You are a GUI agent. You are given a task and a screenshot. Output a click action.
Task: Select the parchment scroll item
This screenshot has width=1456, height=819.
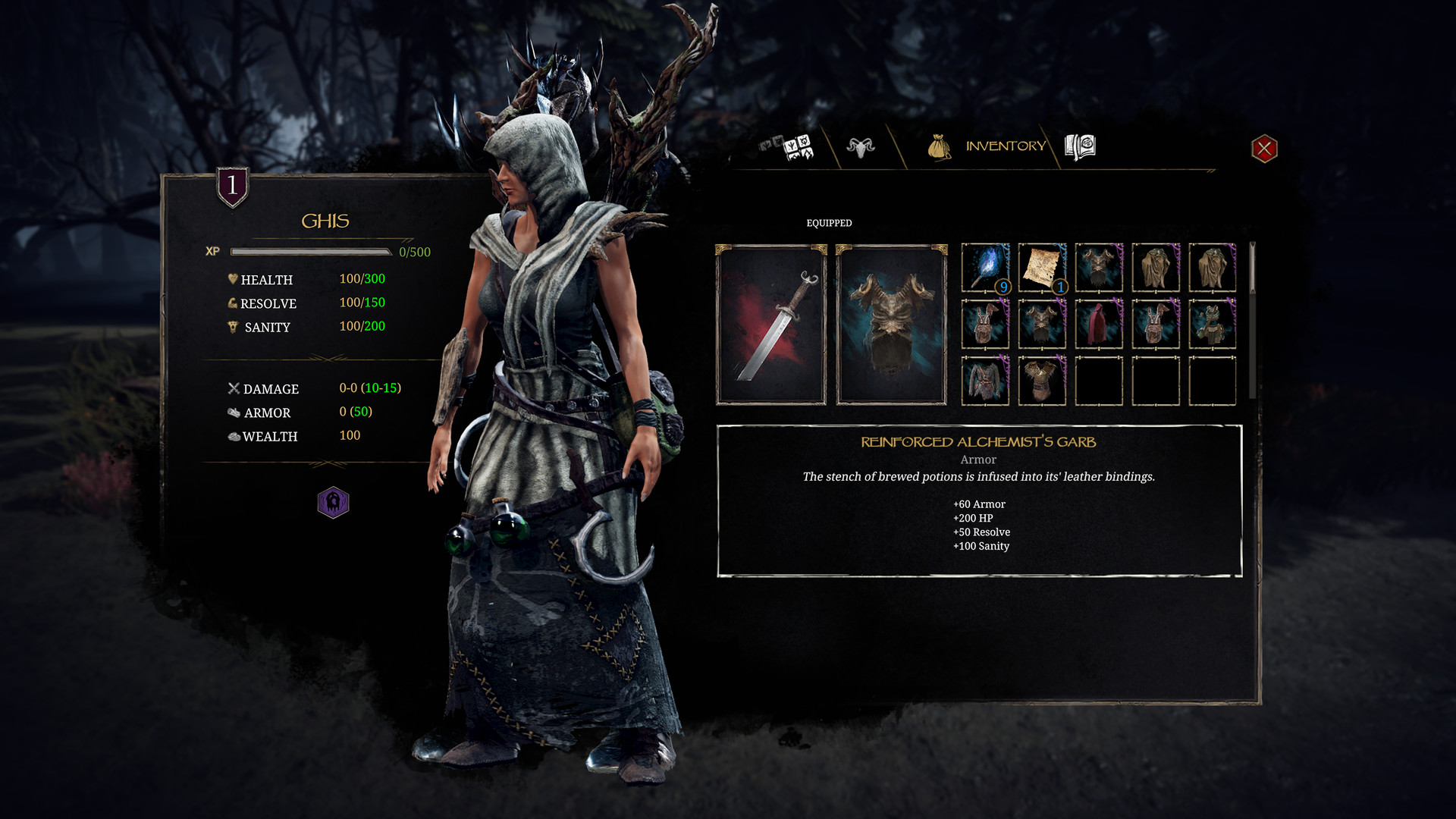[x=1042, y=268]
